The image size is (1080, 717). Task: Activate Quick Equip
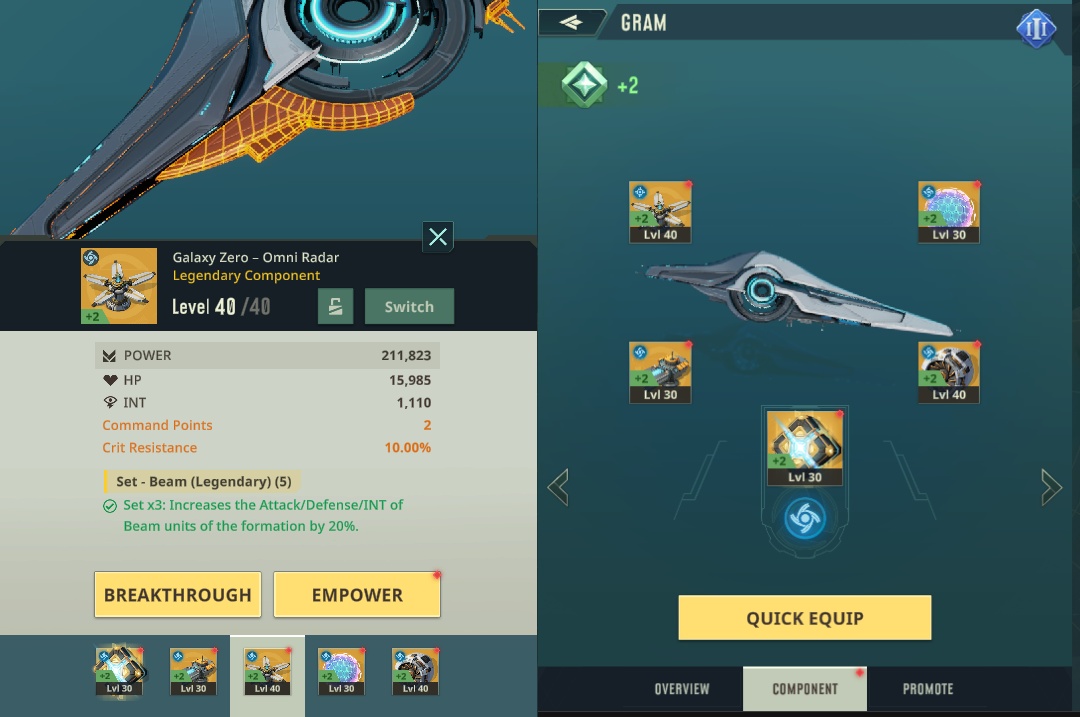tap(804, 618)
